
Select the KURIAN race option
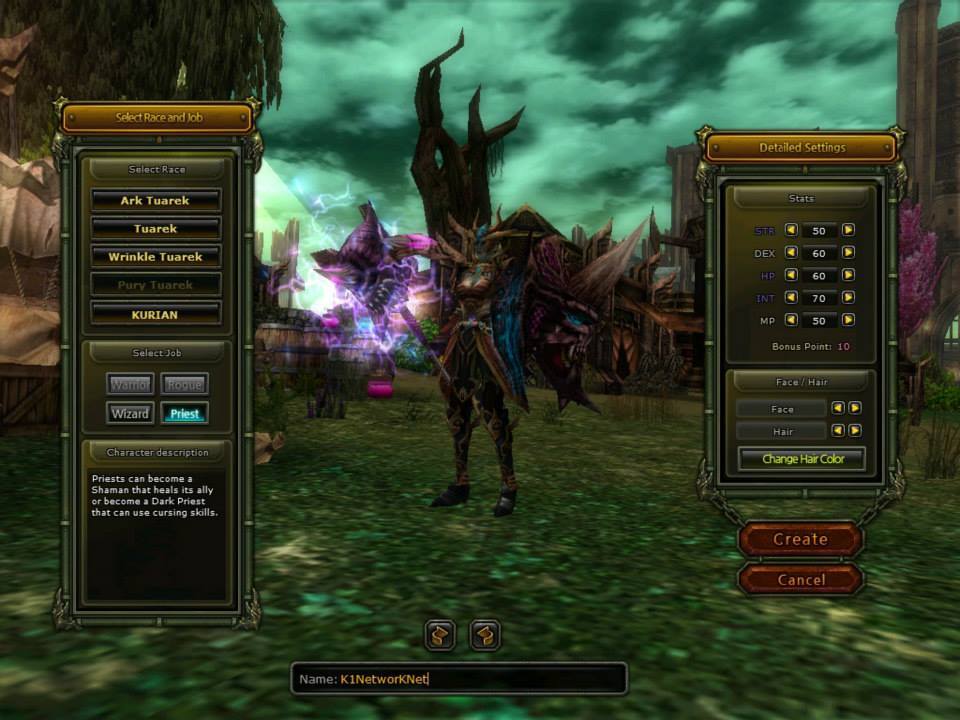[155, 314]
